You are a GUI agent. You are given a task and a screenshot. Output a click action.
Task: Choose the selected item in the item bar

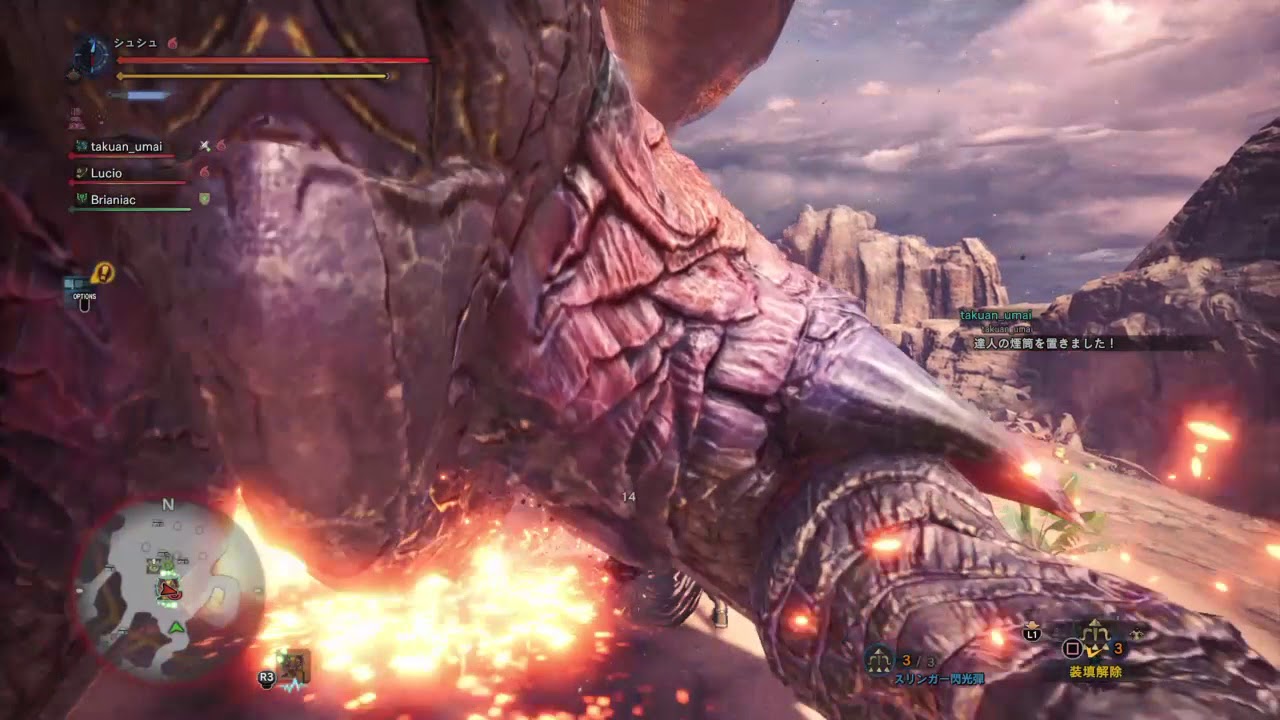coord(1098,636)
